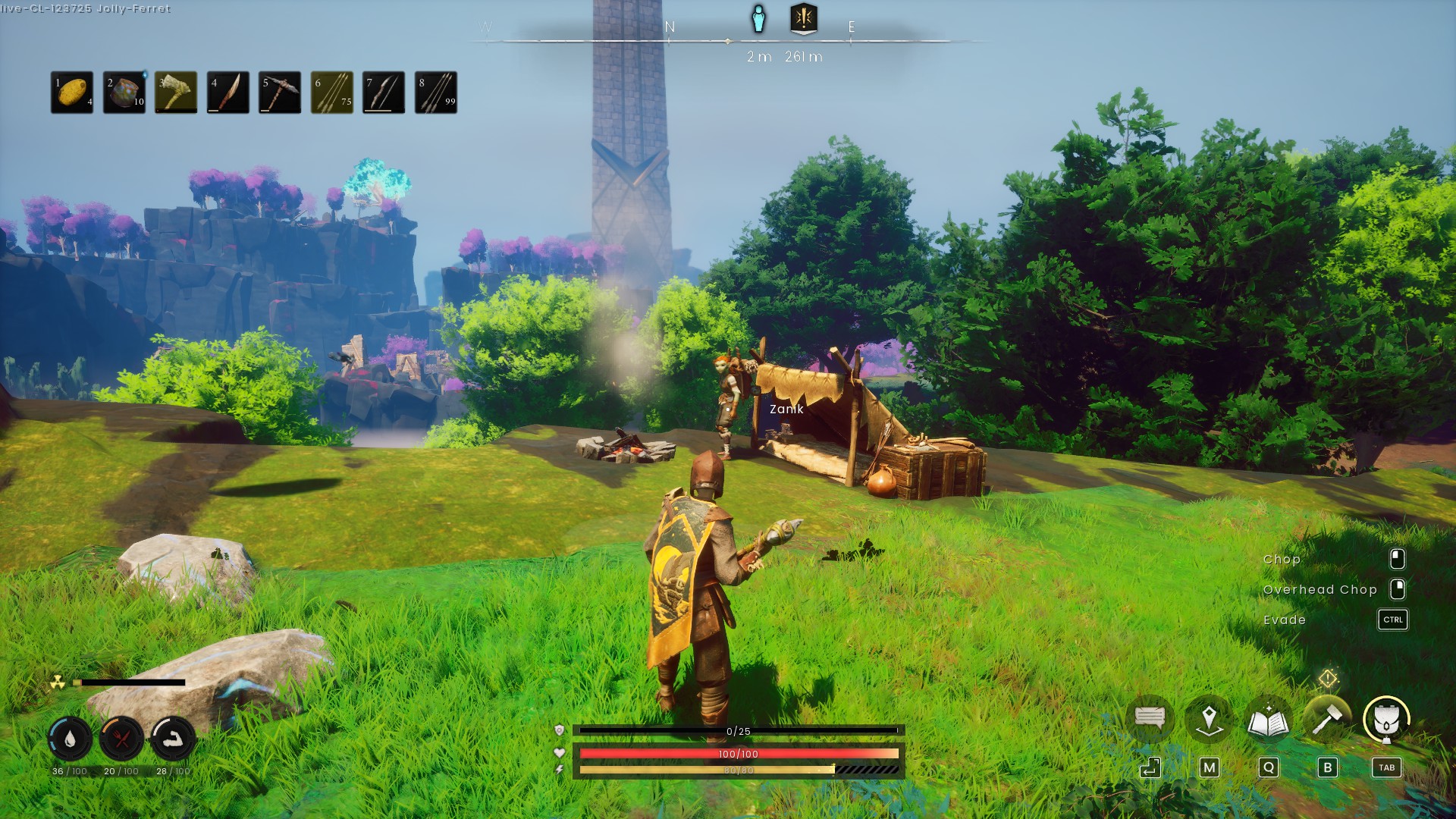The width and height of the screenshot is (1456, 819).
Task: Click the hexagonal objective marker on compass
Action: pyautogui.click(x=804, y=18)
